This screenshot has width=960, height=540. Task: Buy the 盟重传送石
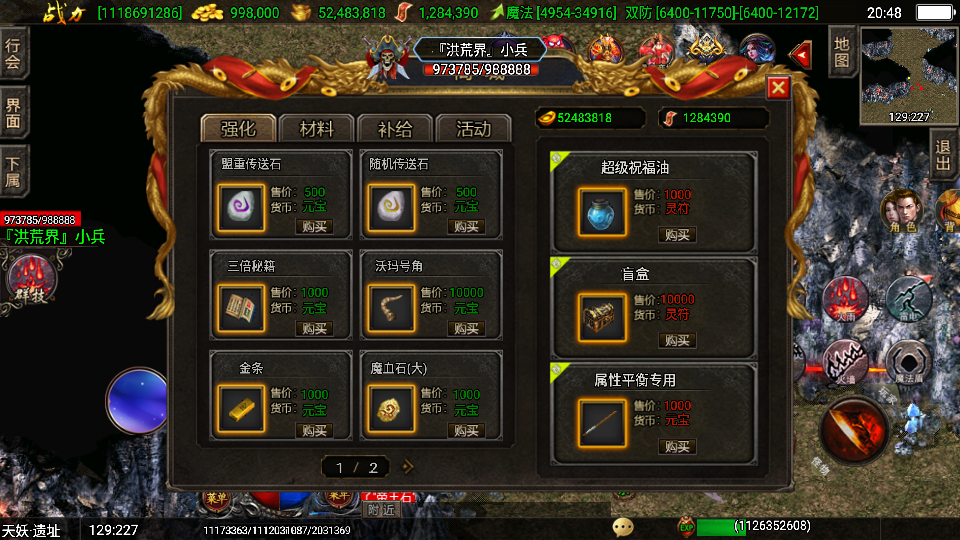pyautogui.click(x=314, y=227)
